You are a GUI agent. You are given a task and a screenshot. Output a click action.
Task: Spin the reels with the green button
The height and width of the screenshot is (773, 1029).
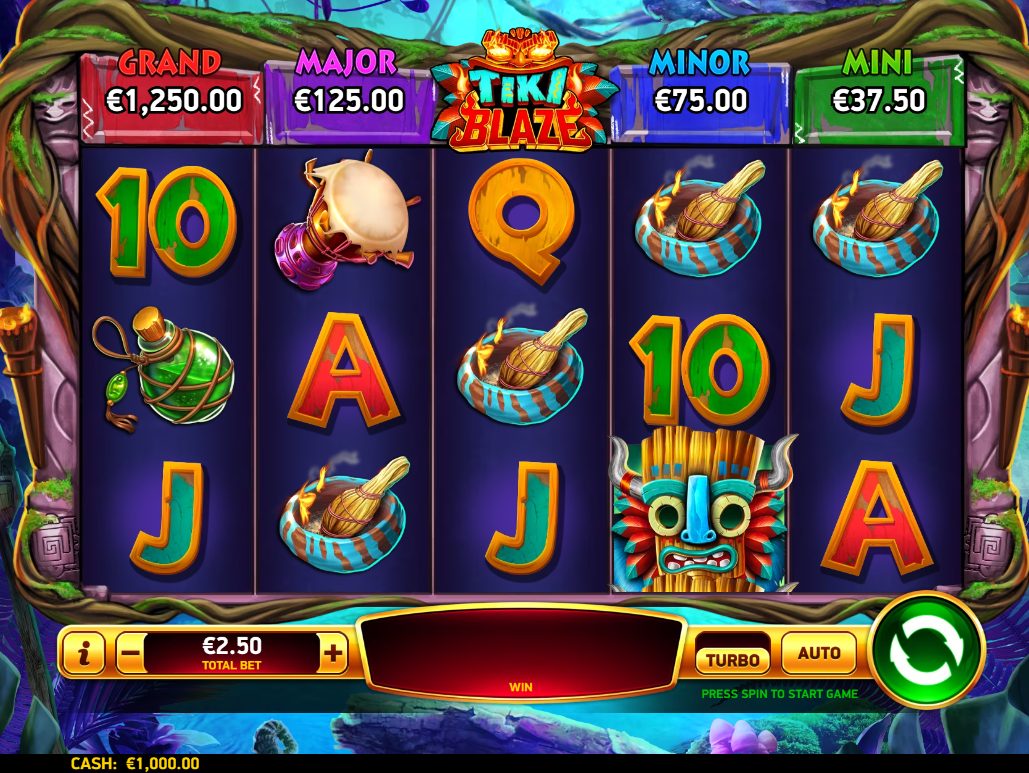[926, 650]
